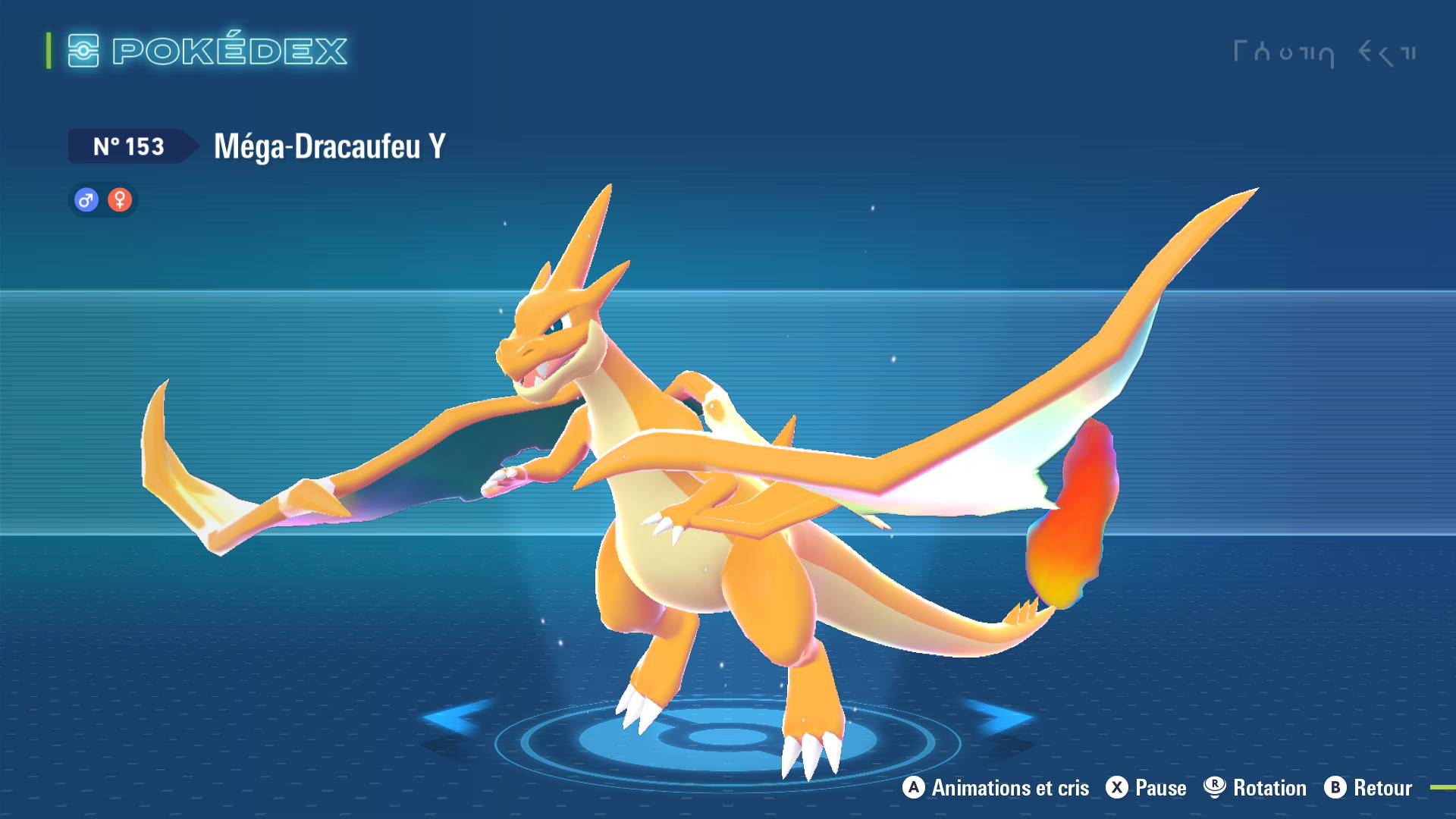1456x819 pixels.
Task: Click the Méga-Dracaufeu Y name label
Action: point(328,146)
